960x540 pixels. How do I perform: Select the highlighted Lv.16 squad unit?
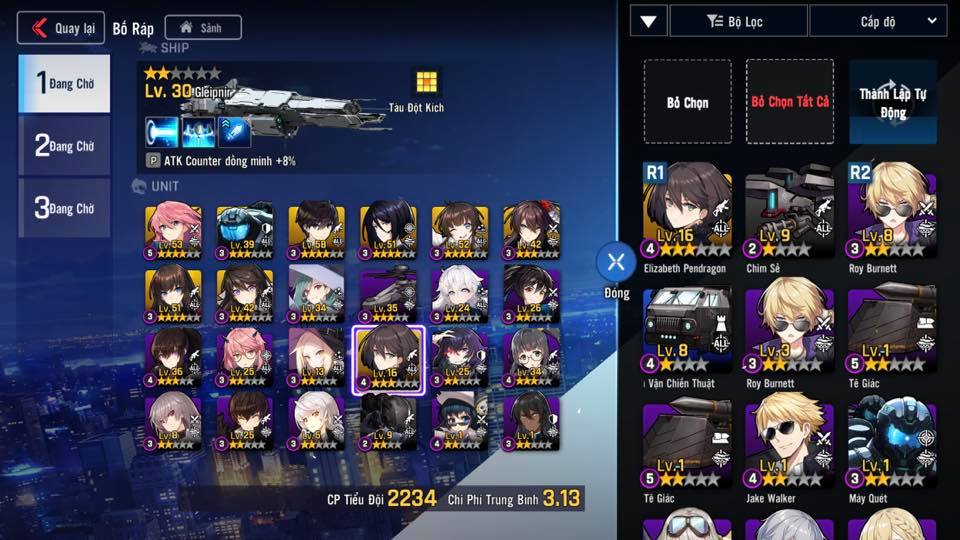coord(390,360)
